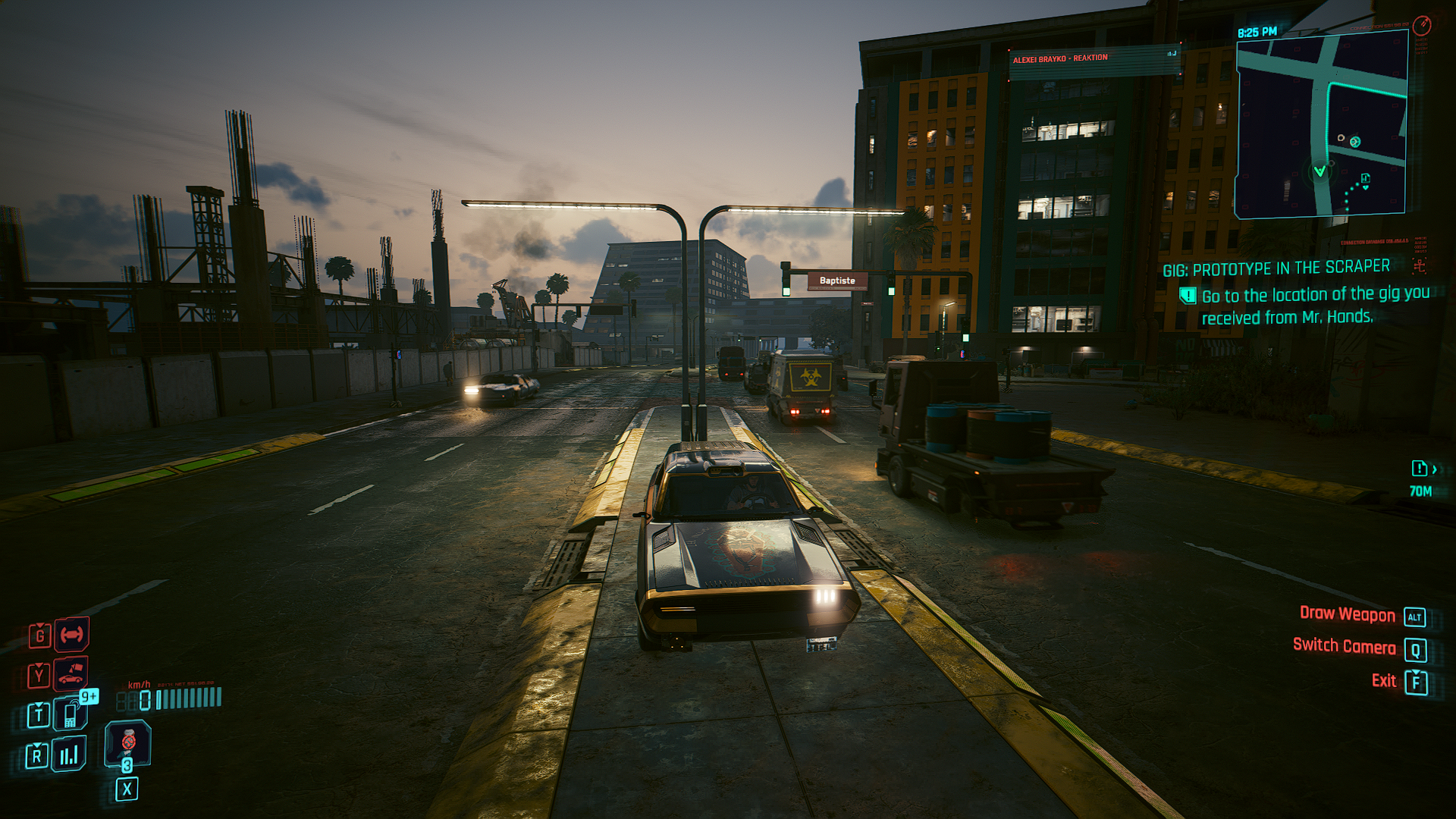1456x819 pixels.
Task: Choose the Switch Camera action label
Action: coord(1344,646)
